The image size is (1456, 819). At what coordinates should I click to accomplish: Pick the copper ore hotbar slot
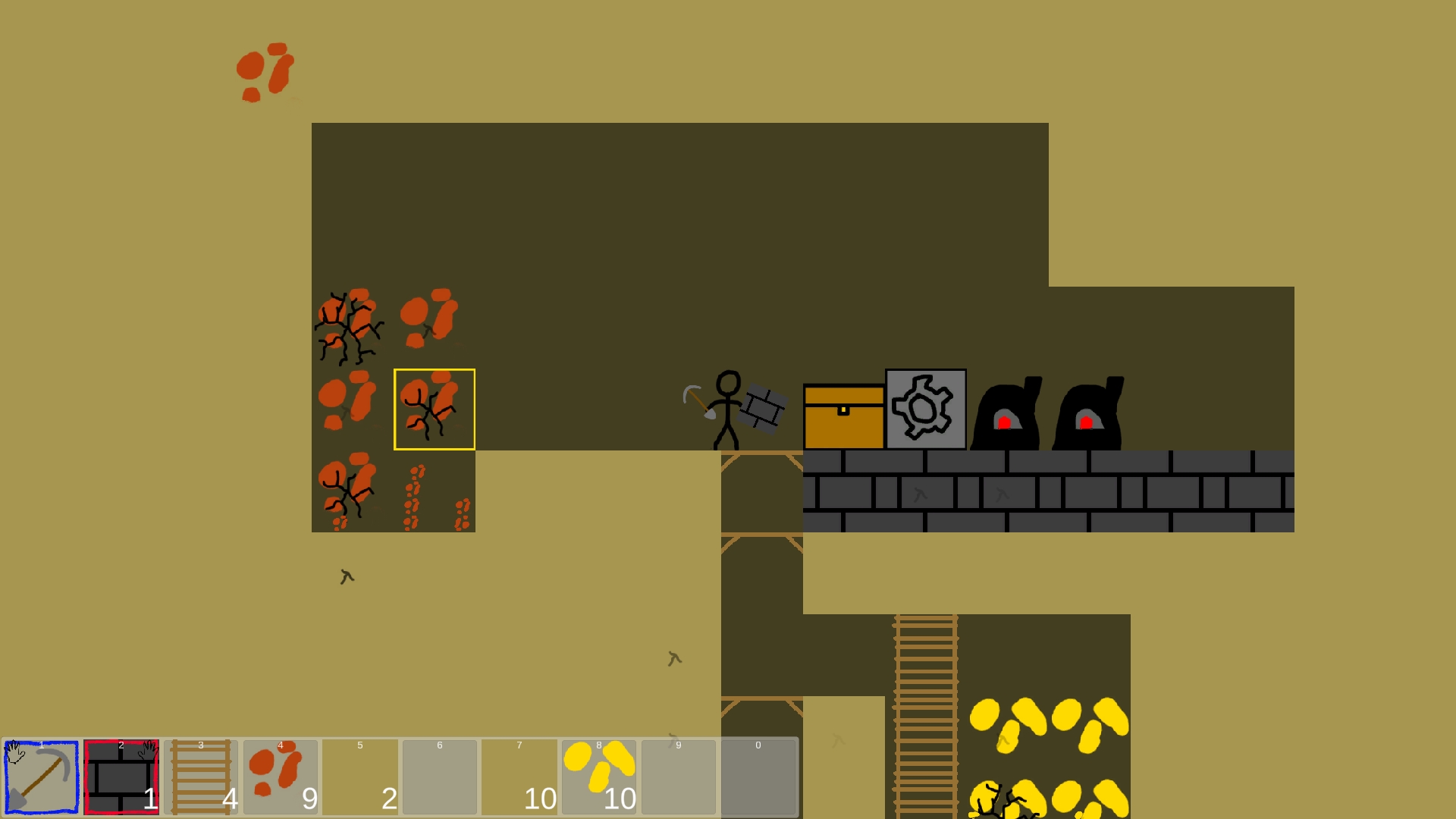[281, 777]
